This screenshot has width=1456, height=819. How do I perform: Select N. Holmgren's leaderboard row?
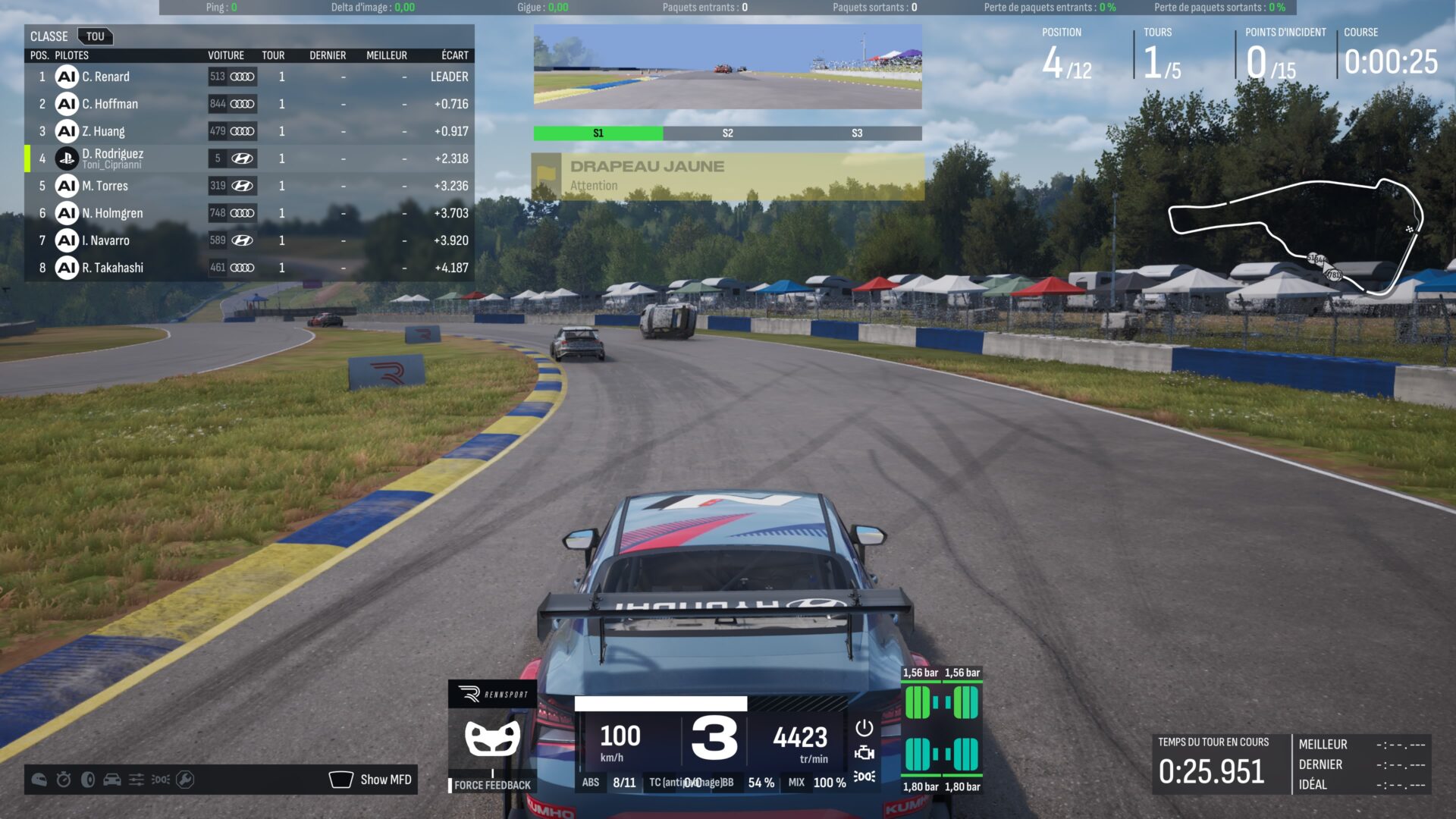tap(249, 213)
